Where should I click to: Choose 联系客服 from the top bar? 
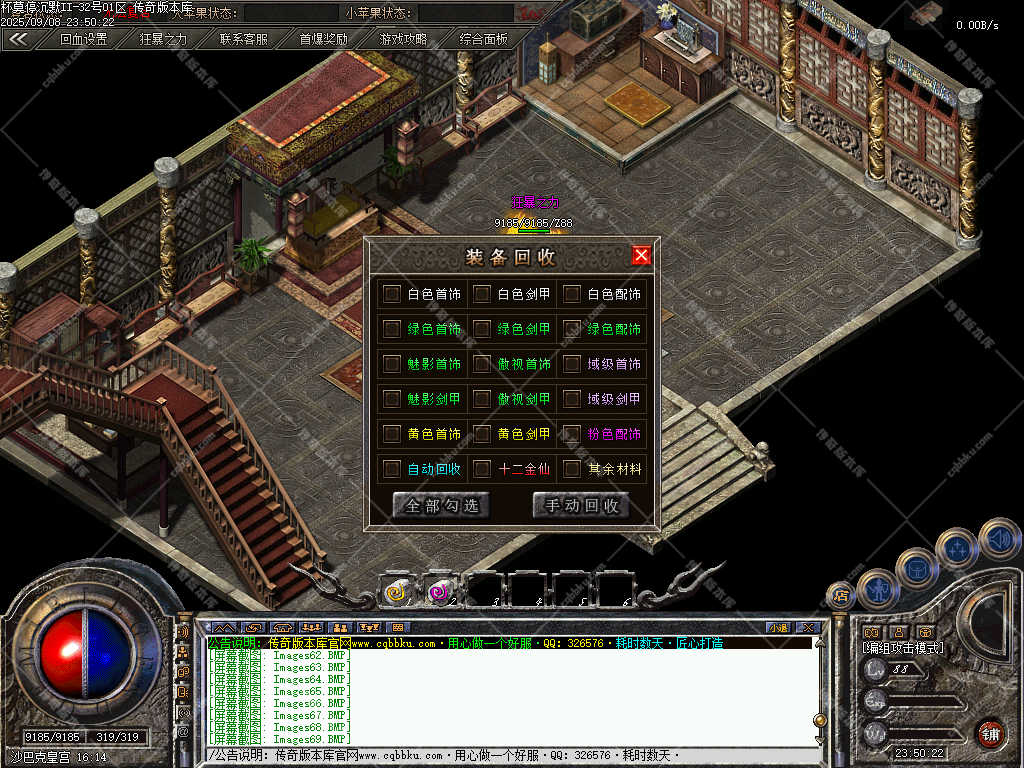[x=244, y=40]
